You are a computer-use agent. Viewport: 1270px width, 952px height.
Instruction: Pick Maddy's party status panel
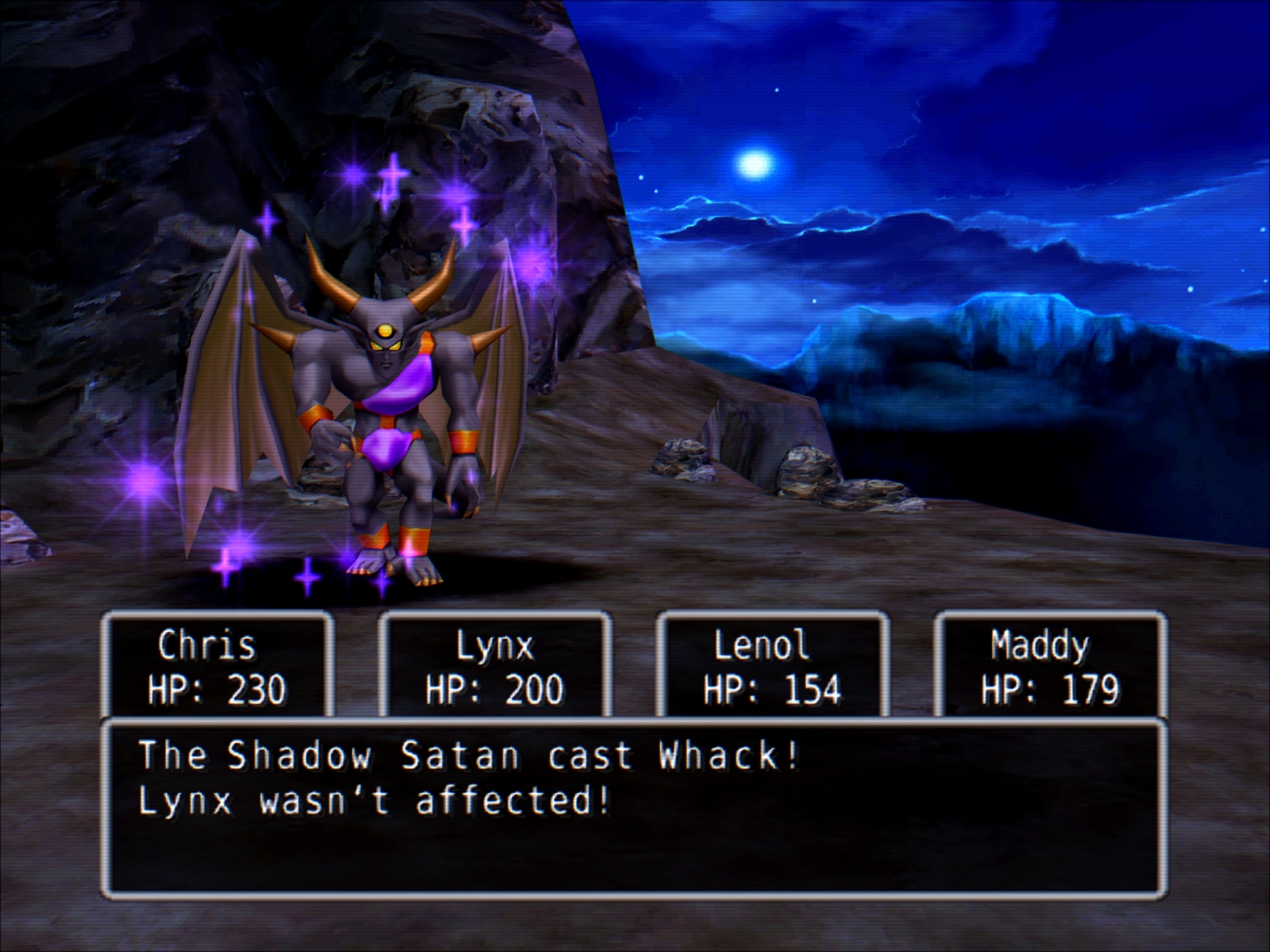1050,667
